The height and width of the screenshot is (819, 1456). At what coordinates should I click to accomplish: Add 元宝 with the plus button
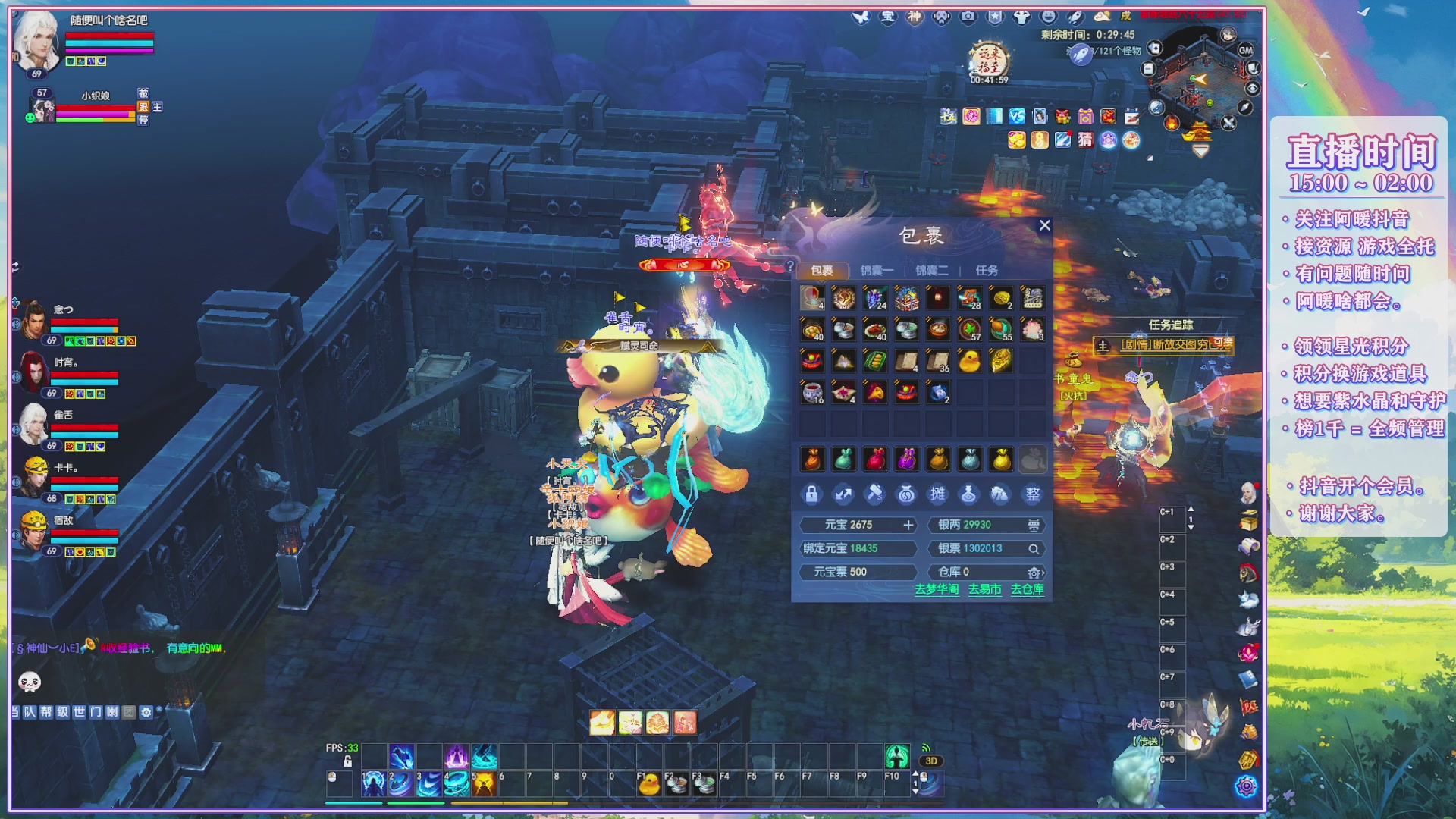[x=908, y=525]
